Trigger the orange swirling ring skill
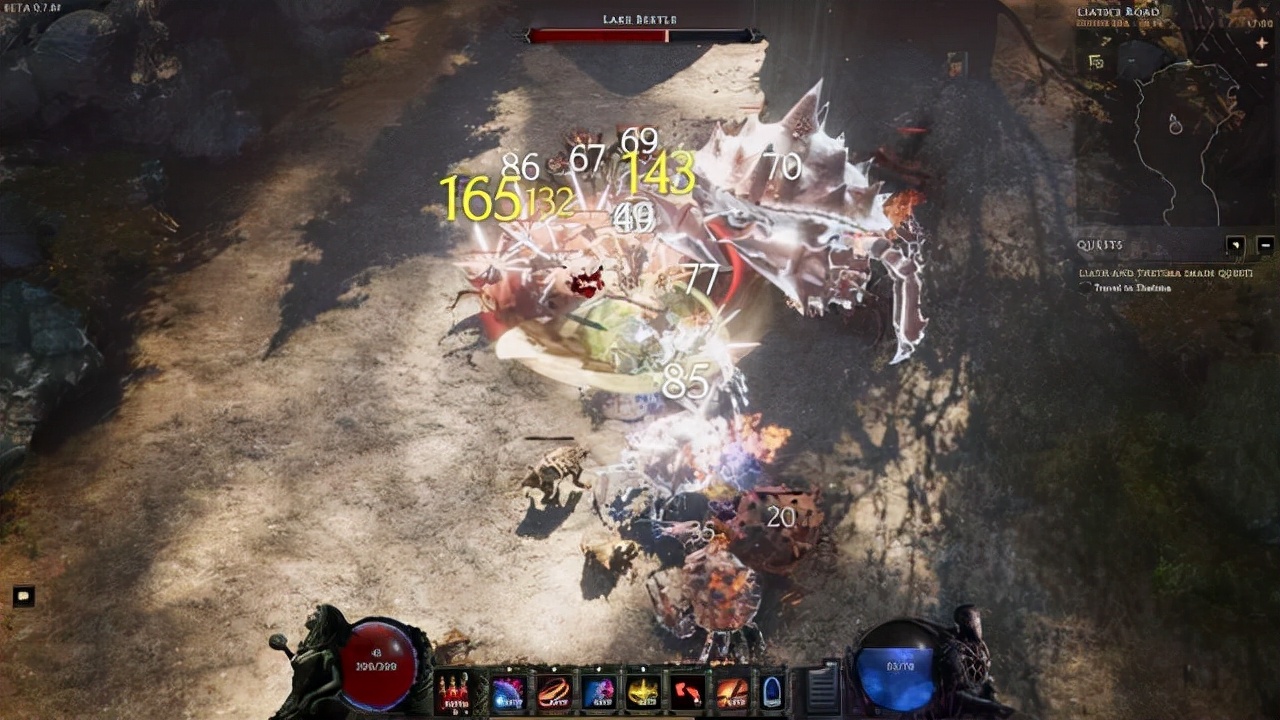Screen dimensions: 1280x720 tap(554, 692)
